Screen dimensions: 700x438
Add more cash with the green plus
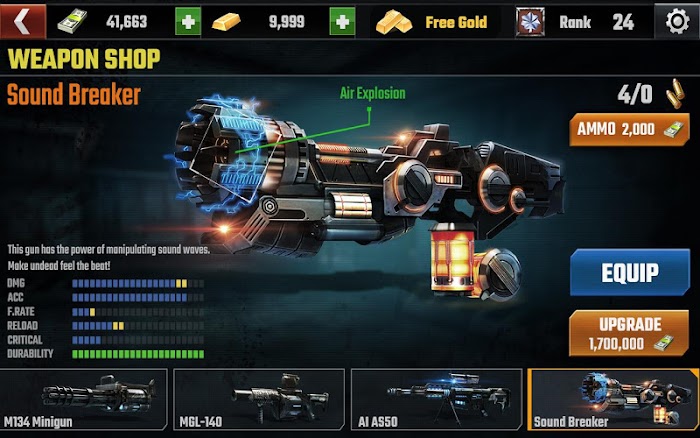tap(187, 21)
